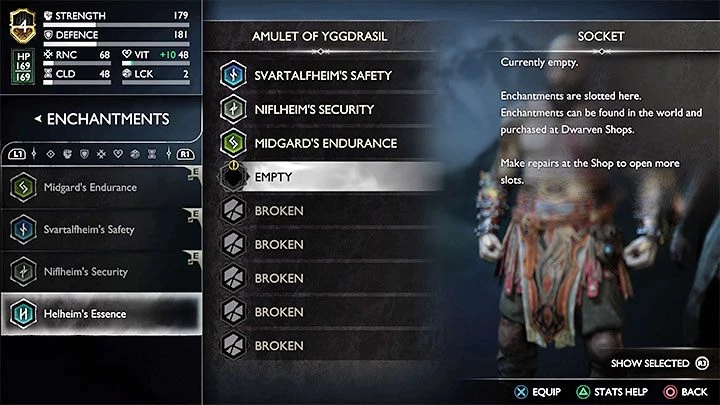Click the Equip option

pos(536,391)
